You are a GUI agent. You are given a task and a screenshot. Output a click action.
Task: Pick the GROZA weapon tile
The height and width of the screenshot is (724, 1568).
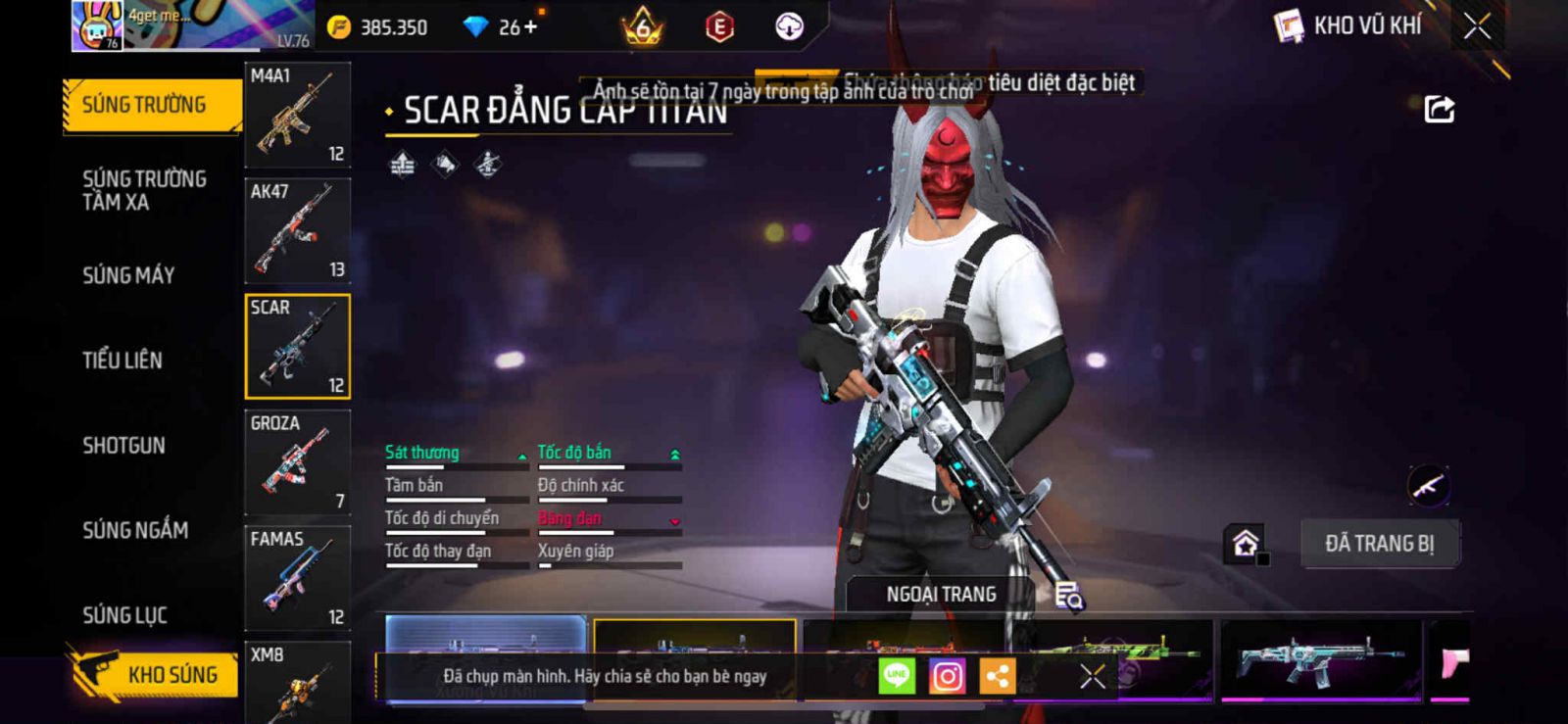pyautogui.click(x=297, y=462)
